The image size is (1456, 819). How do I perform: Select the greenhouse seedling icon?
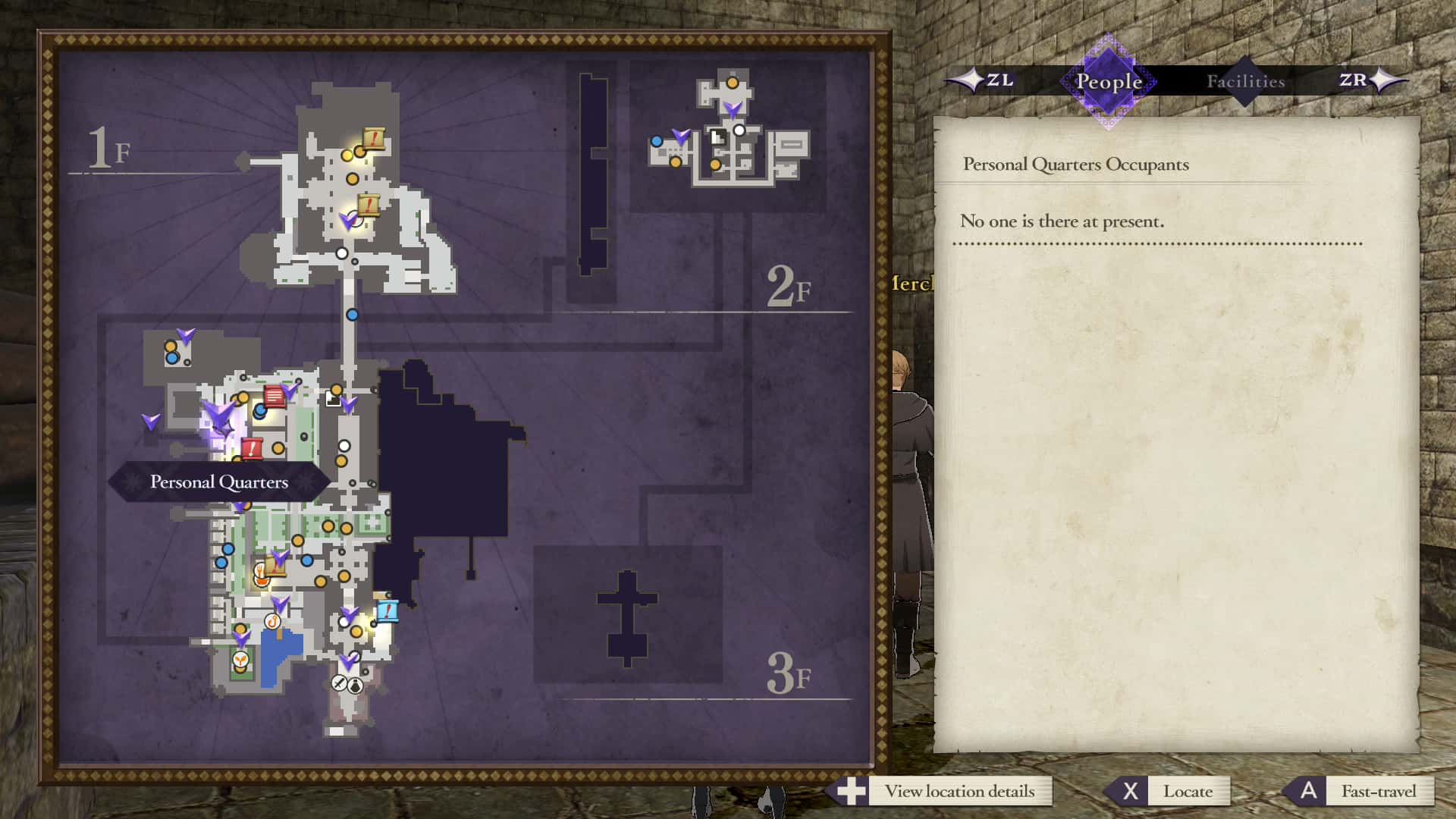pos(240,660)
